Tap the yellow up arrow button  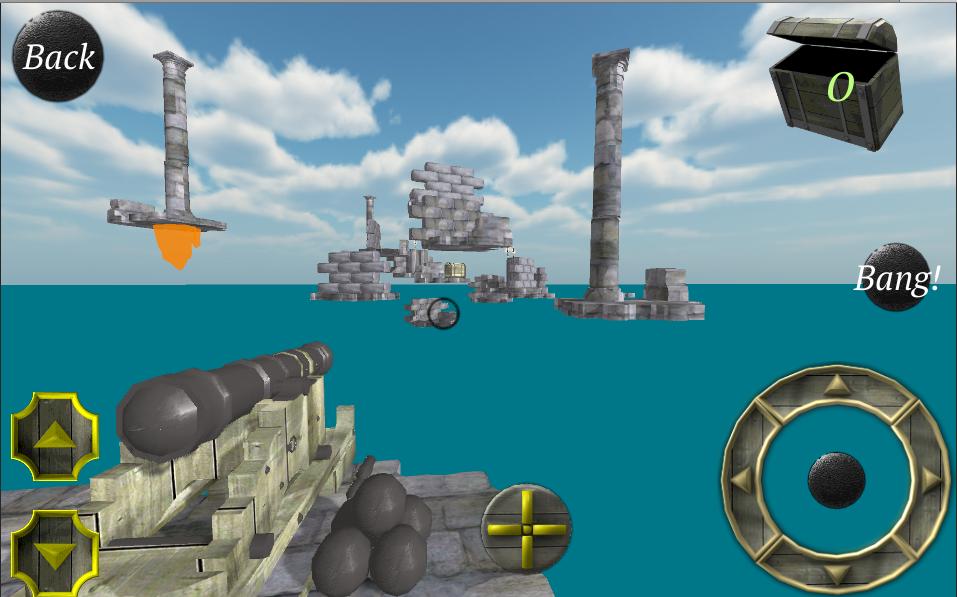click(55, 437)
